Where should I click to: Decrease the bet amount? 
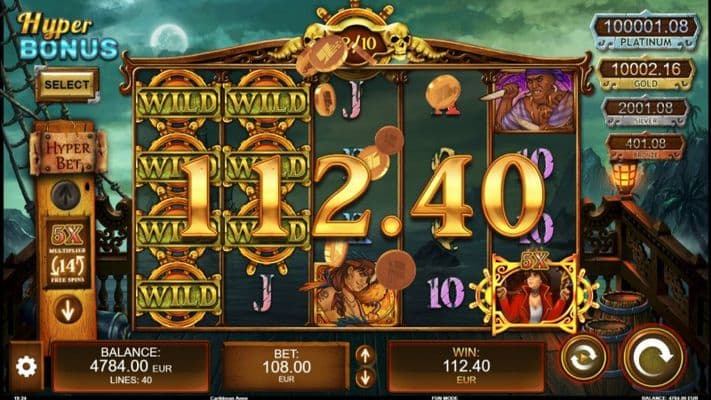[365, 377]
